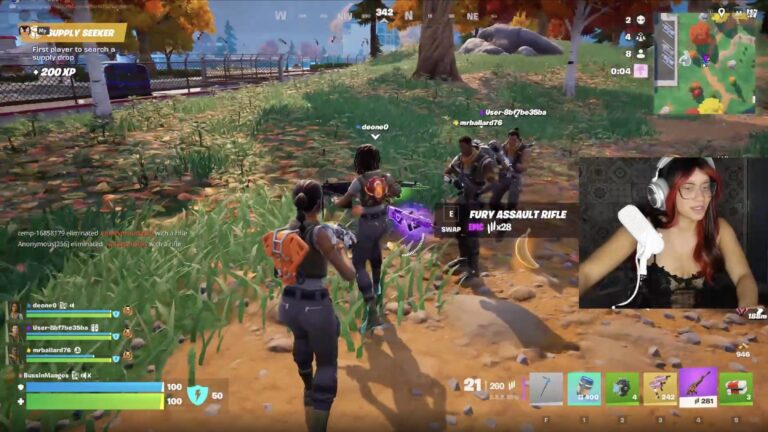The height and width of the screenshot is (432, 768).
Task: Click the streamer webcam overlay
Action: 672,232
